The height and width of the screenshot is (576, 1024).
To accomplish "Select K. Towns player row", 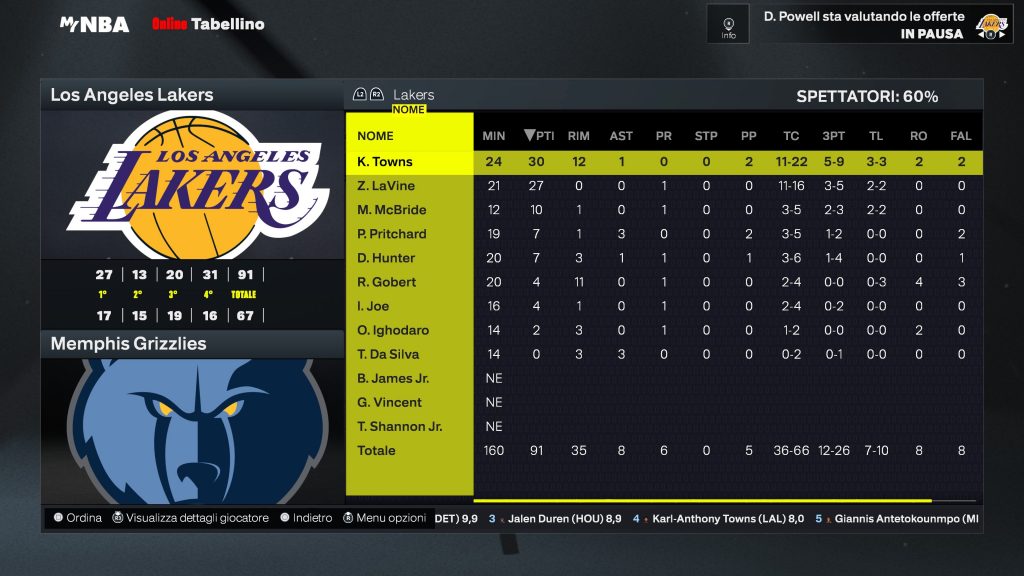I will click(385, 162).
